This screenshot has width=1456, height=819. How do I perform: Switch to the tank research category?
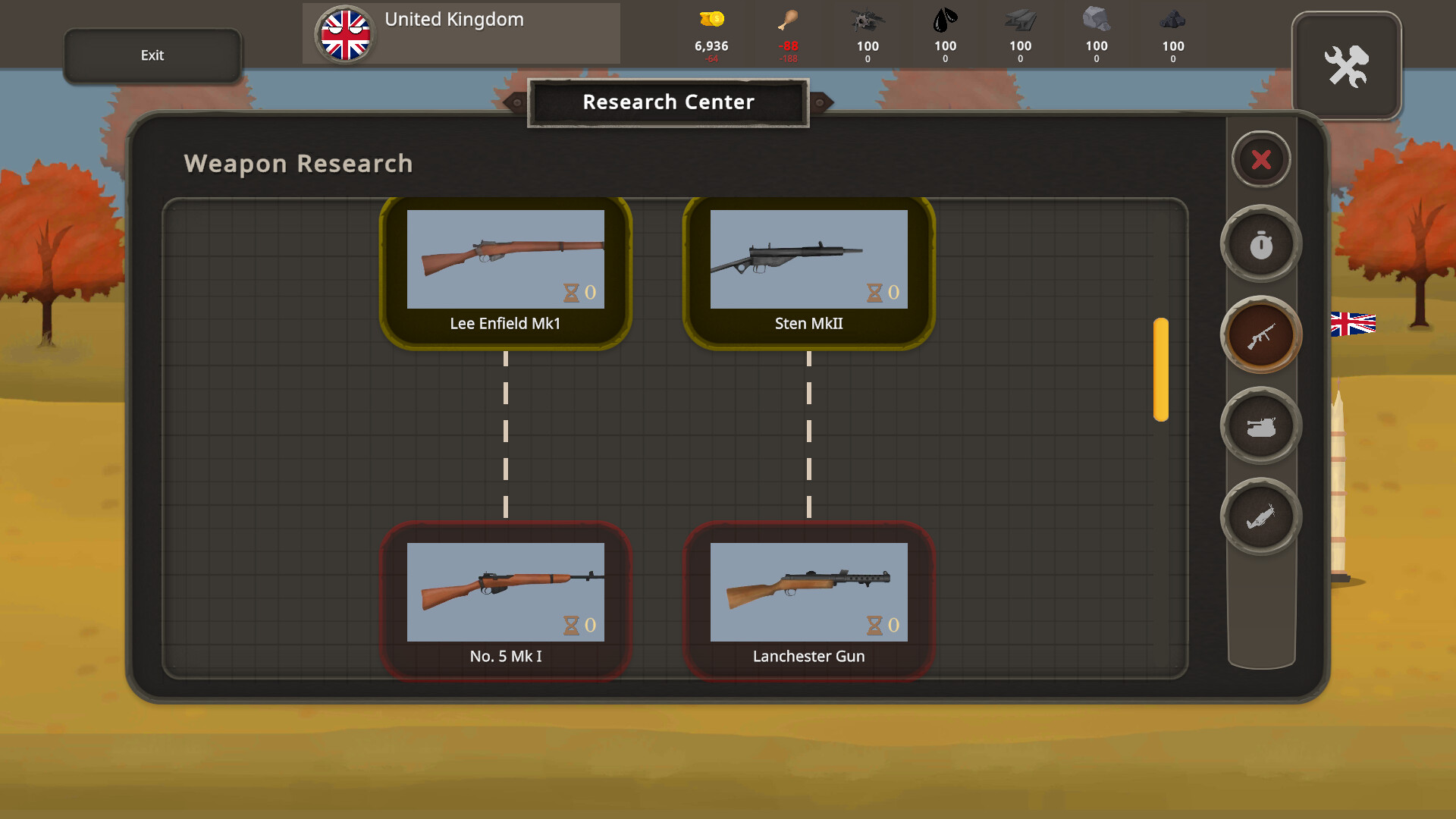pos(1261,425)
